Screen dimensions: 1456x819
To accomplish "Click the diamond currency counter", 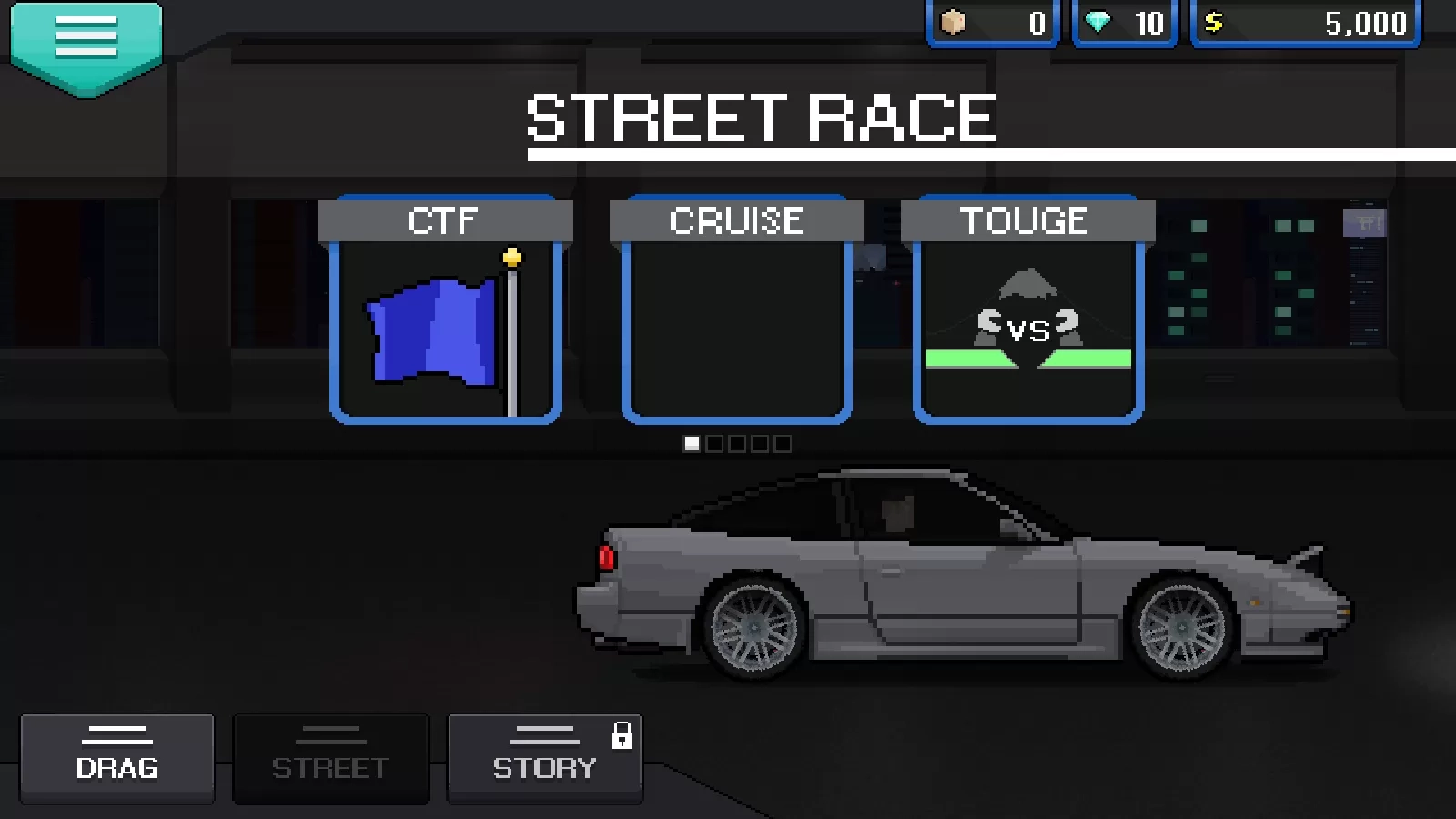I will pyautogui.click(x=1126, y=23).
